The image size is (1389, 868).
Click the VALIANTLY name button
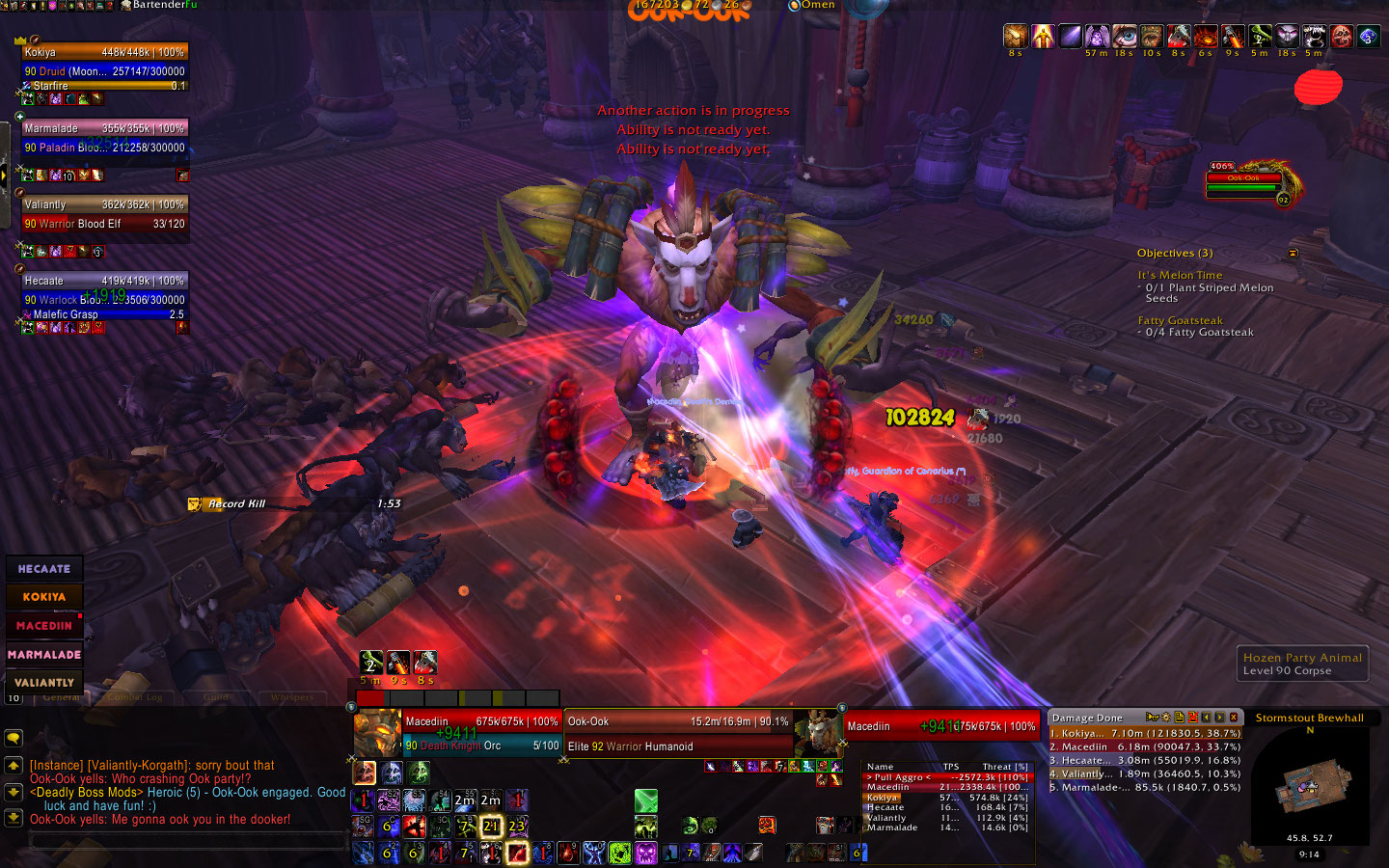[44, 682]
